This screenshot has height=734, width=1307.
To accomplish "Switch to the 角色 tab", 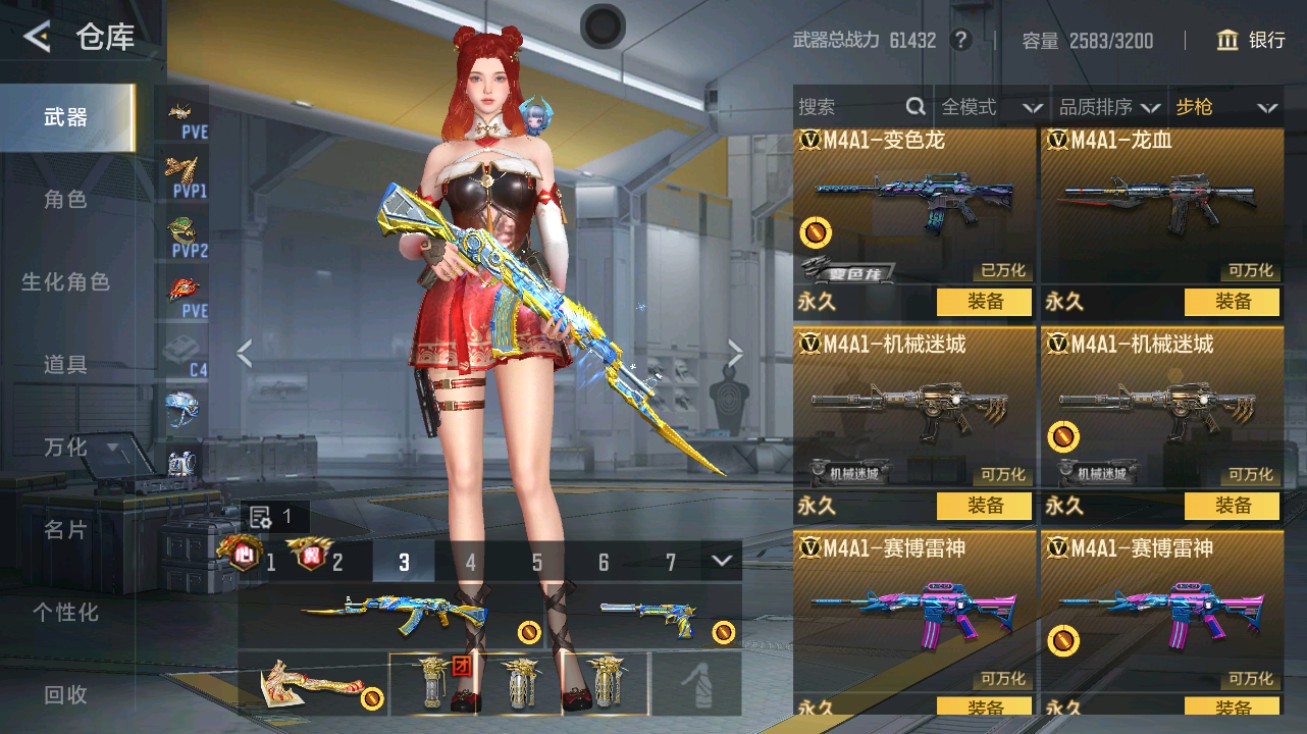I will click(x=66, y=199).
